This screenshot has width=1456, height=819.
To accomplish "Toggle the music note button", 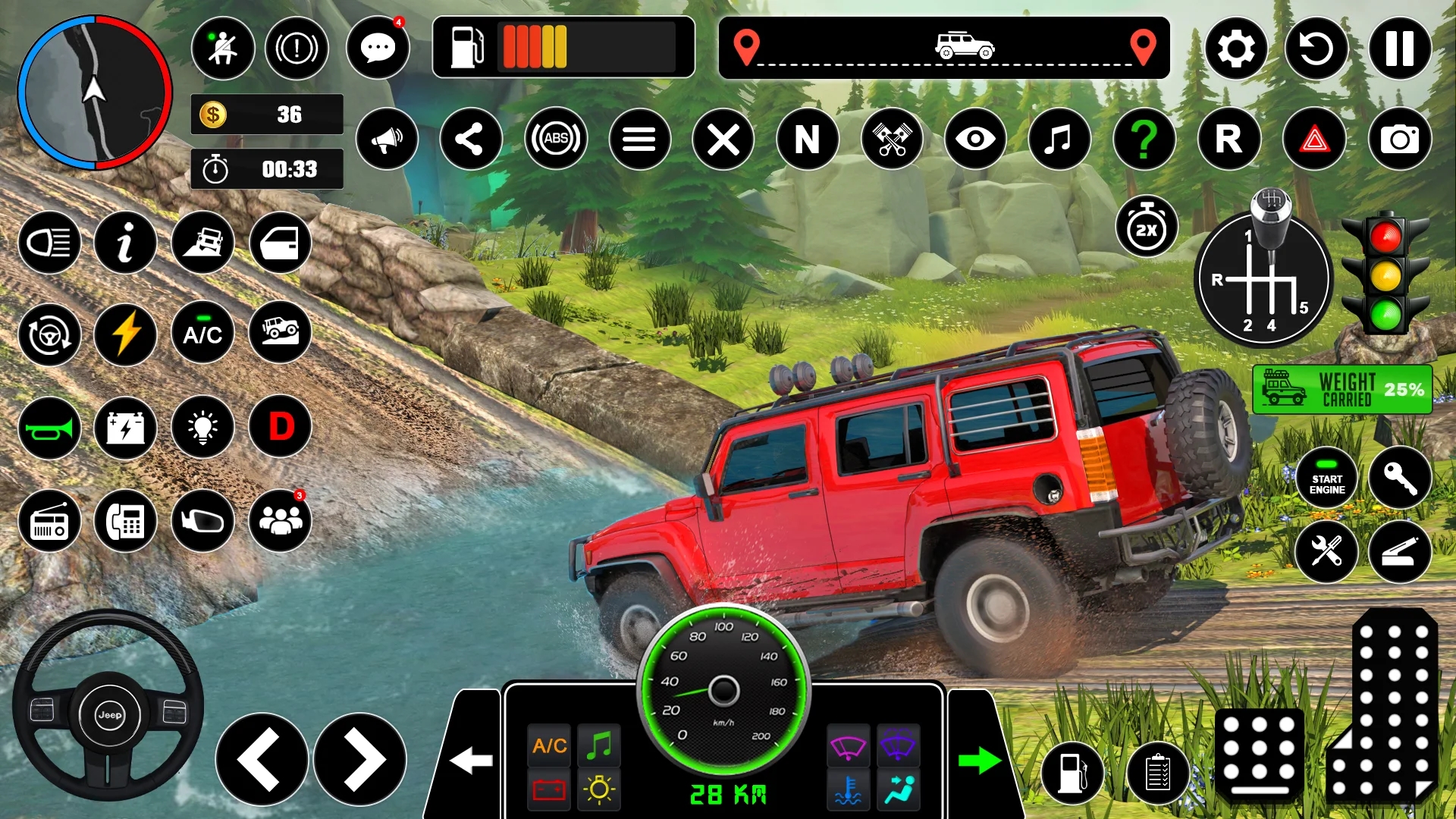I will pos(1059,139).
